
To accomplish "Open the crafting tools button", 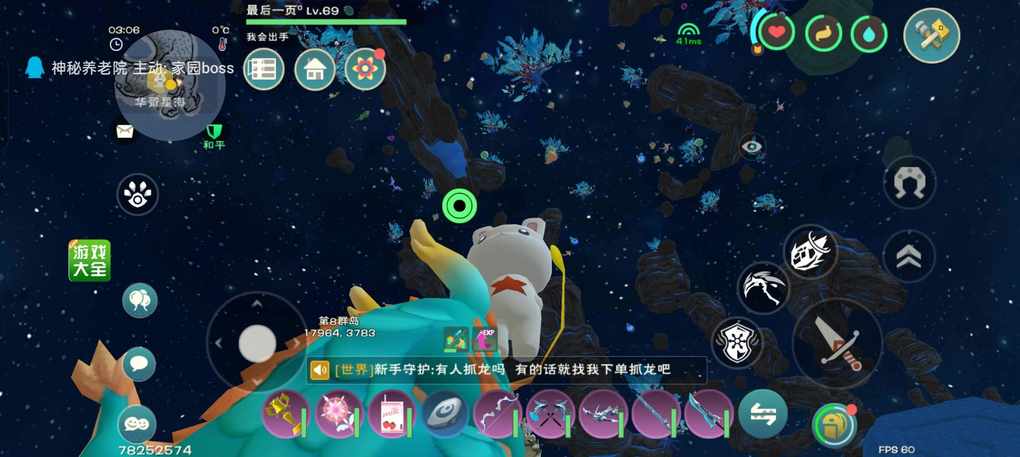I will pyautogui.click(x=931, y=36).
